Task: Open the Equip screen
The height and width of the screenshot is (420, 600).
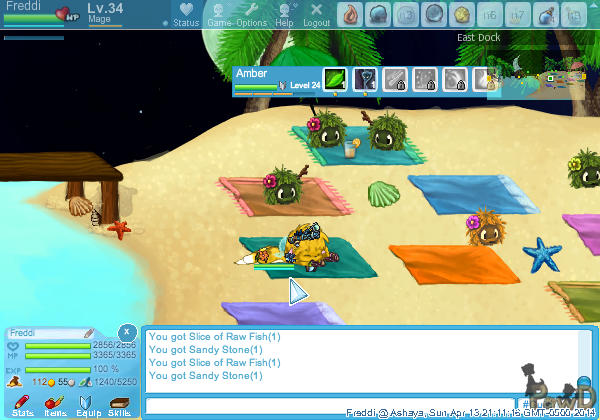Action: tap(88, 404)
